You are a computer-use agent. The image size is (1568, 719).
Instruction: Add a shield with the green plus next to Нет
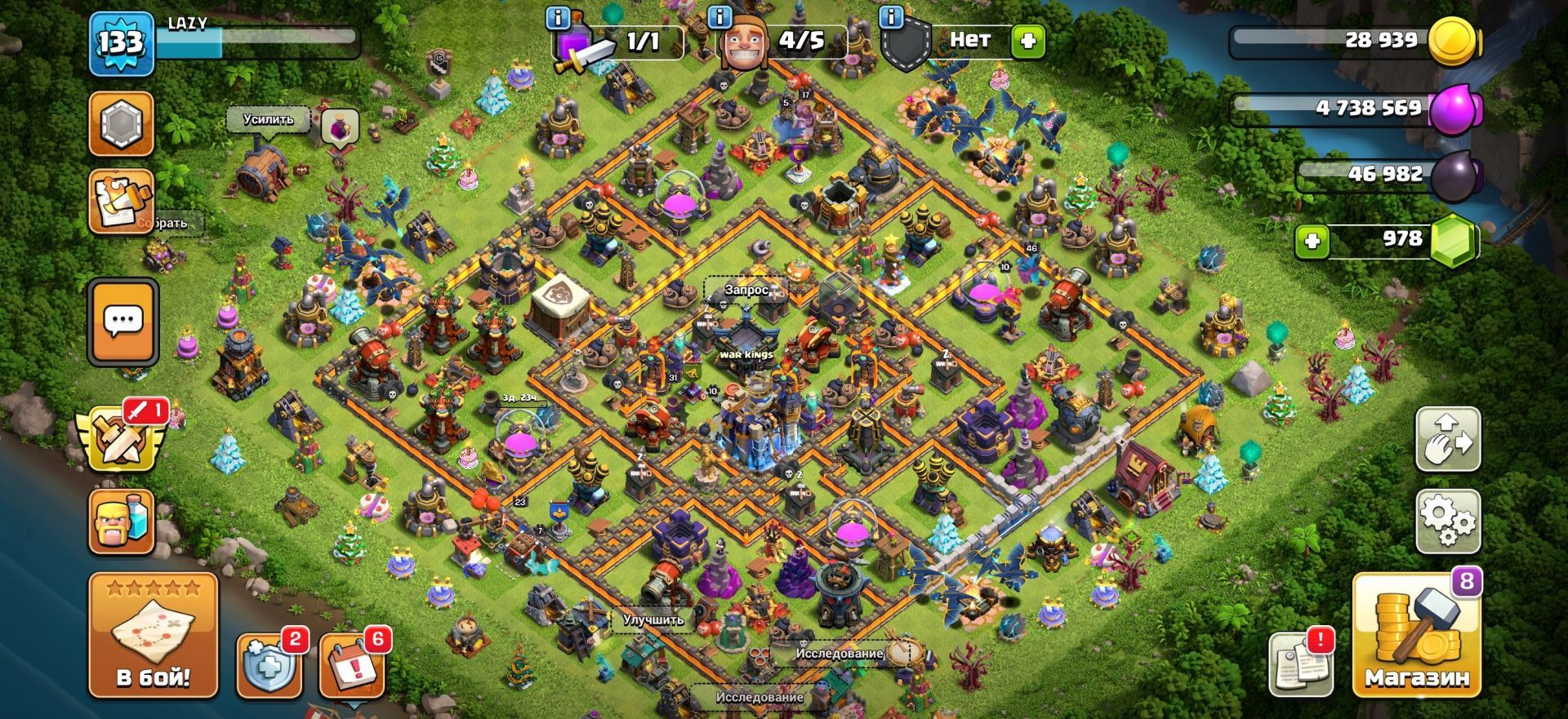(1027, 40)
